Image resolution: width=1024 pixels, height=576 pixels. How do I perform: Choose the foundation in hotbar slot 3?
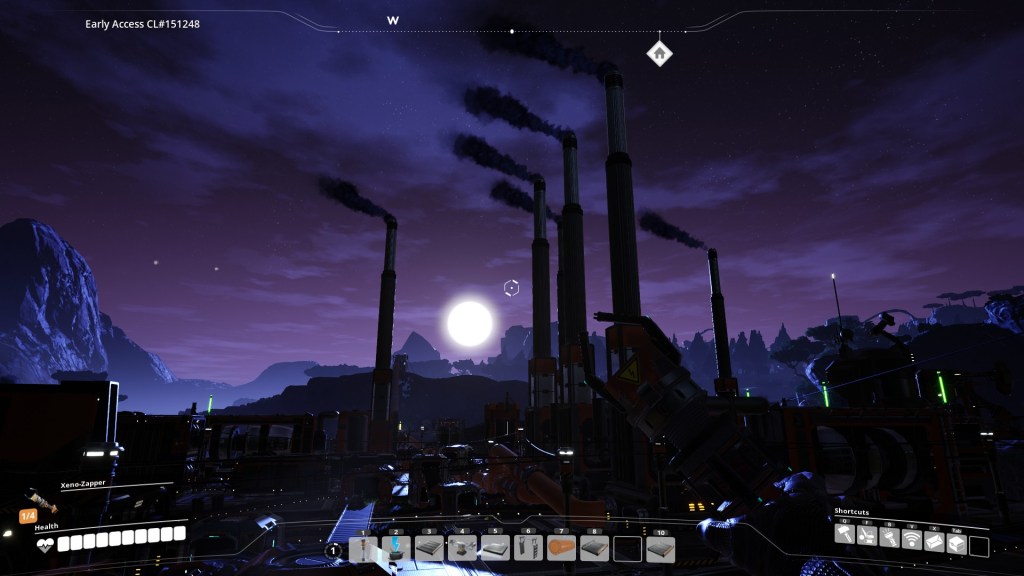coord(429,549)
